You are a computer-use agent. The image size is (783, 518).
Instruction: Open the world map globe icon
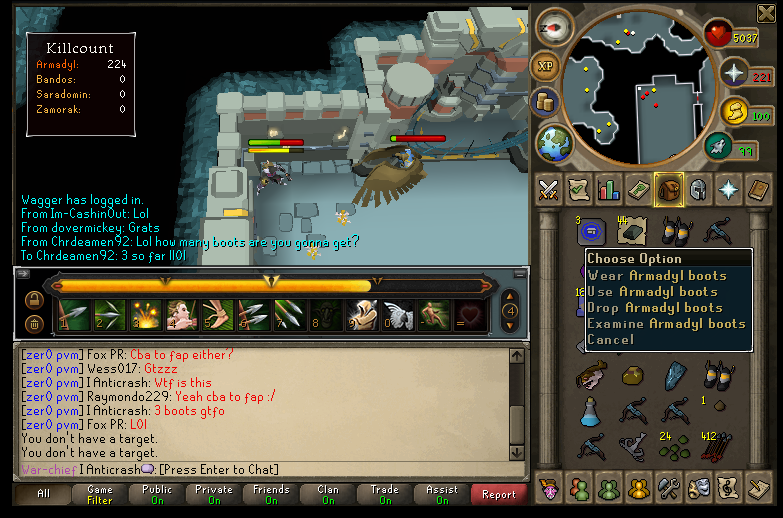tap(551, 143)
